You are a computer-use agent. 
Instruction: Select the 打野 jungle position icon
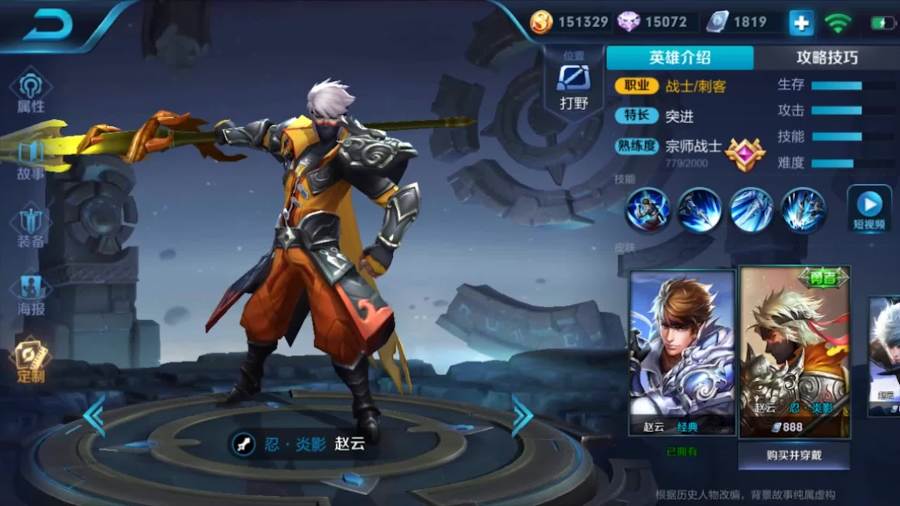(x=574, y=86)
